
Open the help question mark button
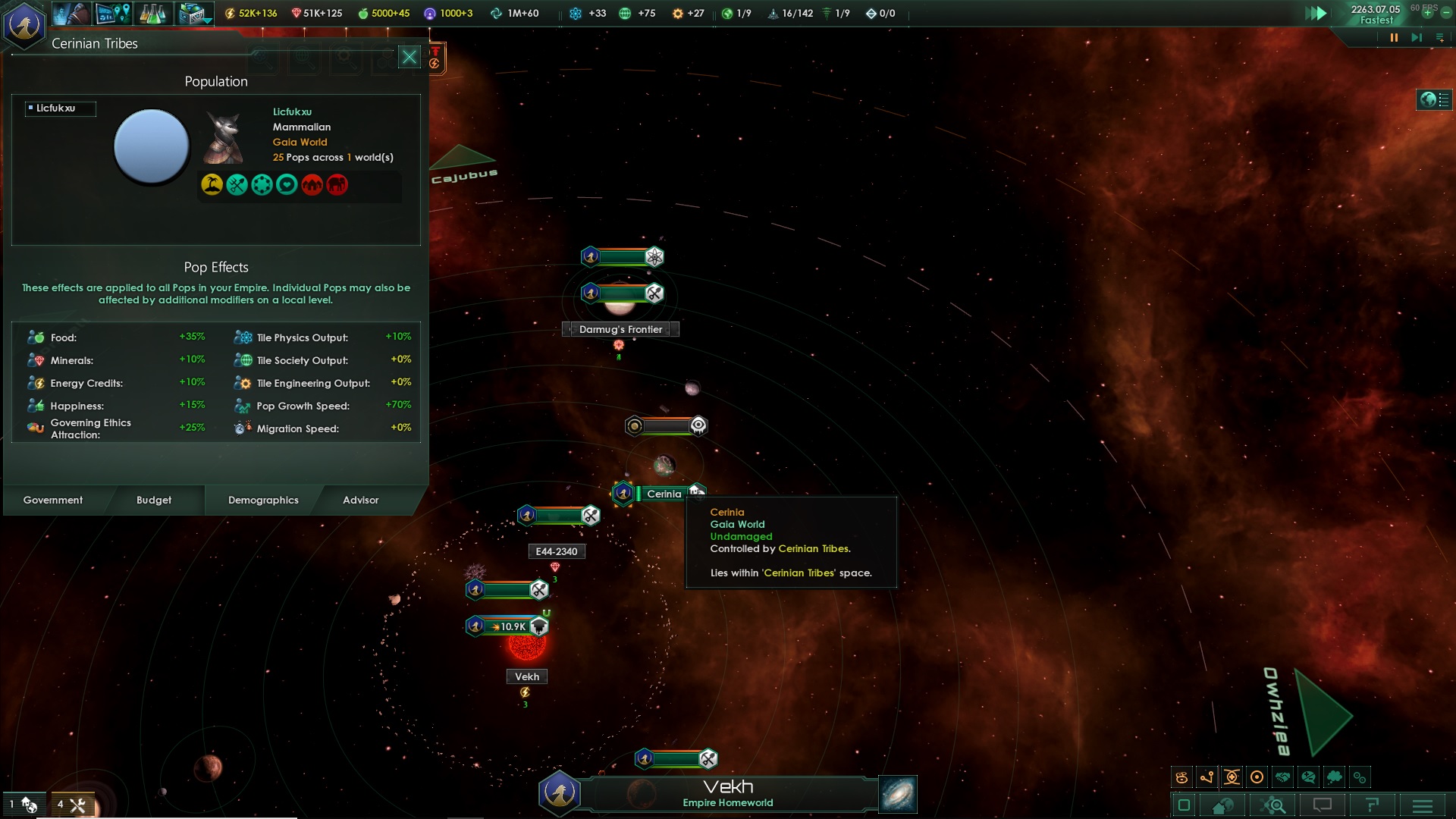click(1372, 805)
